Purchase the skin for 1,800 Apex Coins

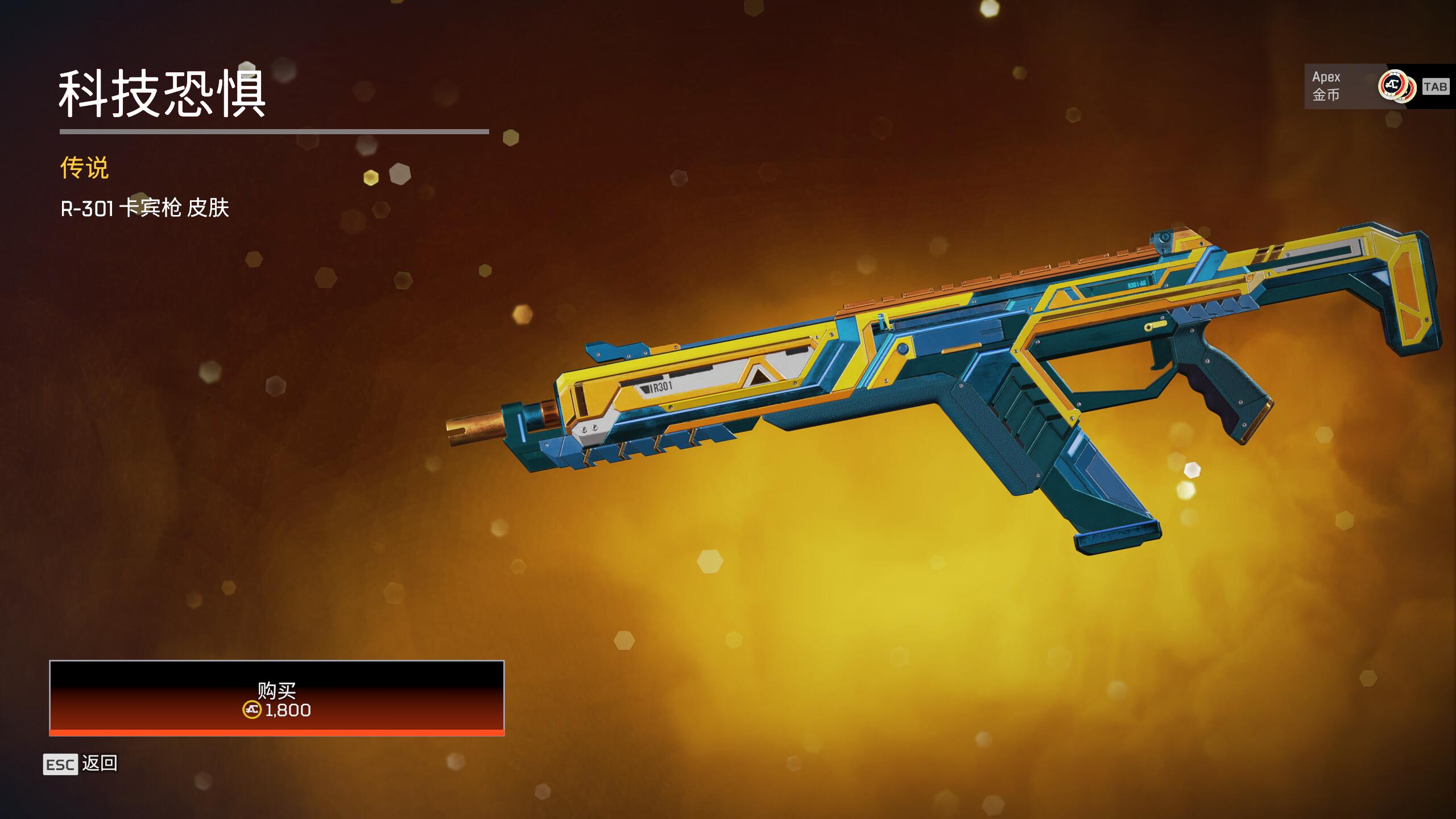click(276, 698)
